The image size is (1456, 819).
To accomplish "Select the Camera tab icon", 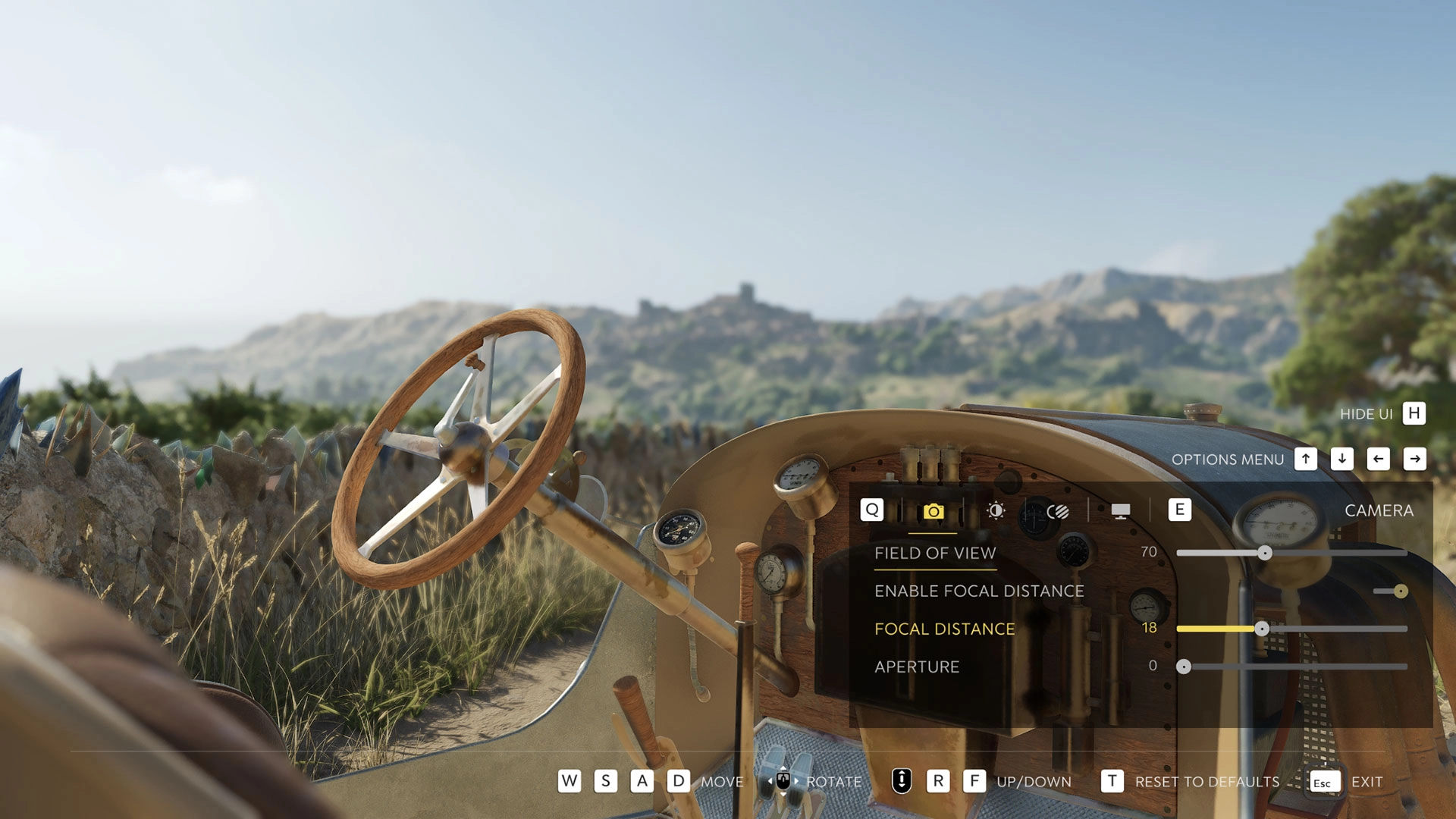I will [x=934, y=511].
